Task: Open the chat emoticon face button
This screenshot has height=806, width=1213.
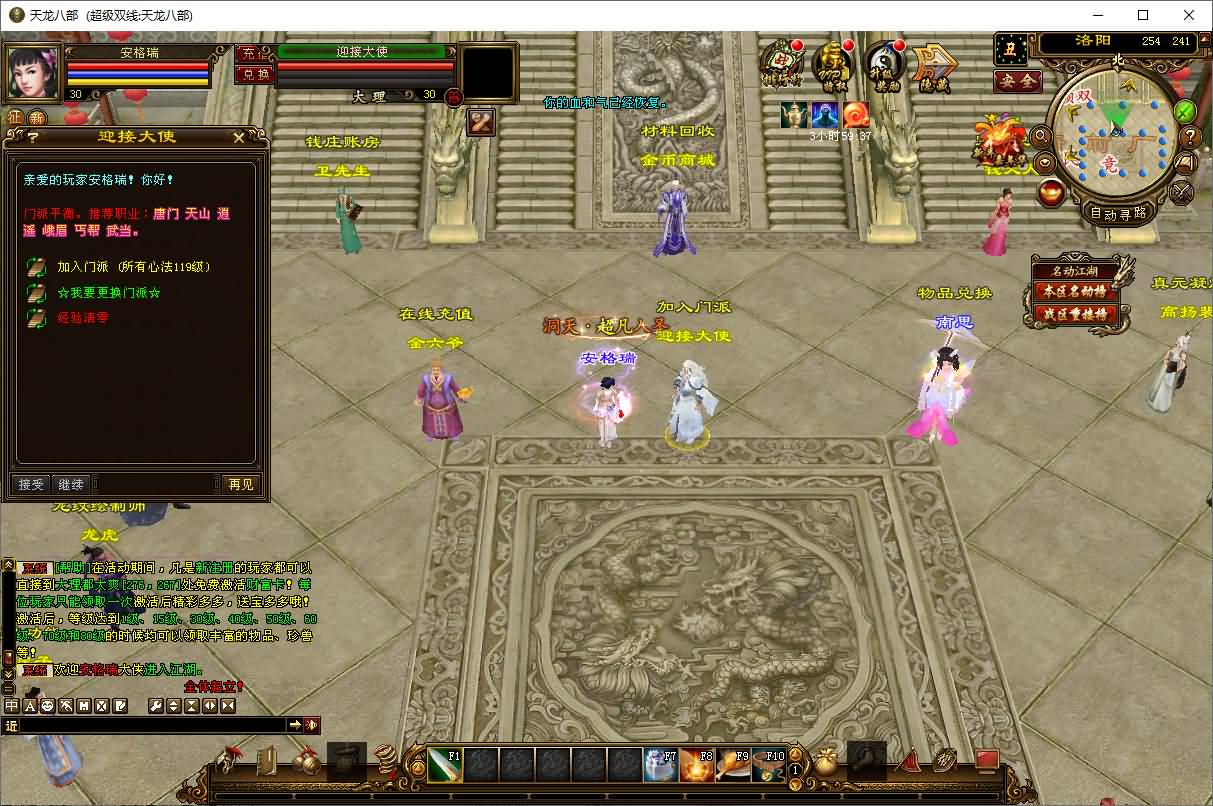Action: pos(47,706)
